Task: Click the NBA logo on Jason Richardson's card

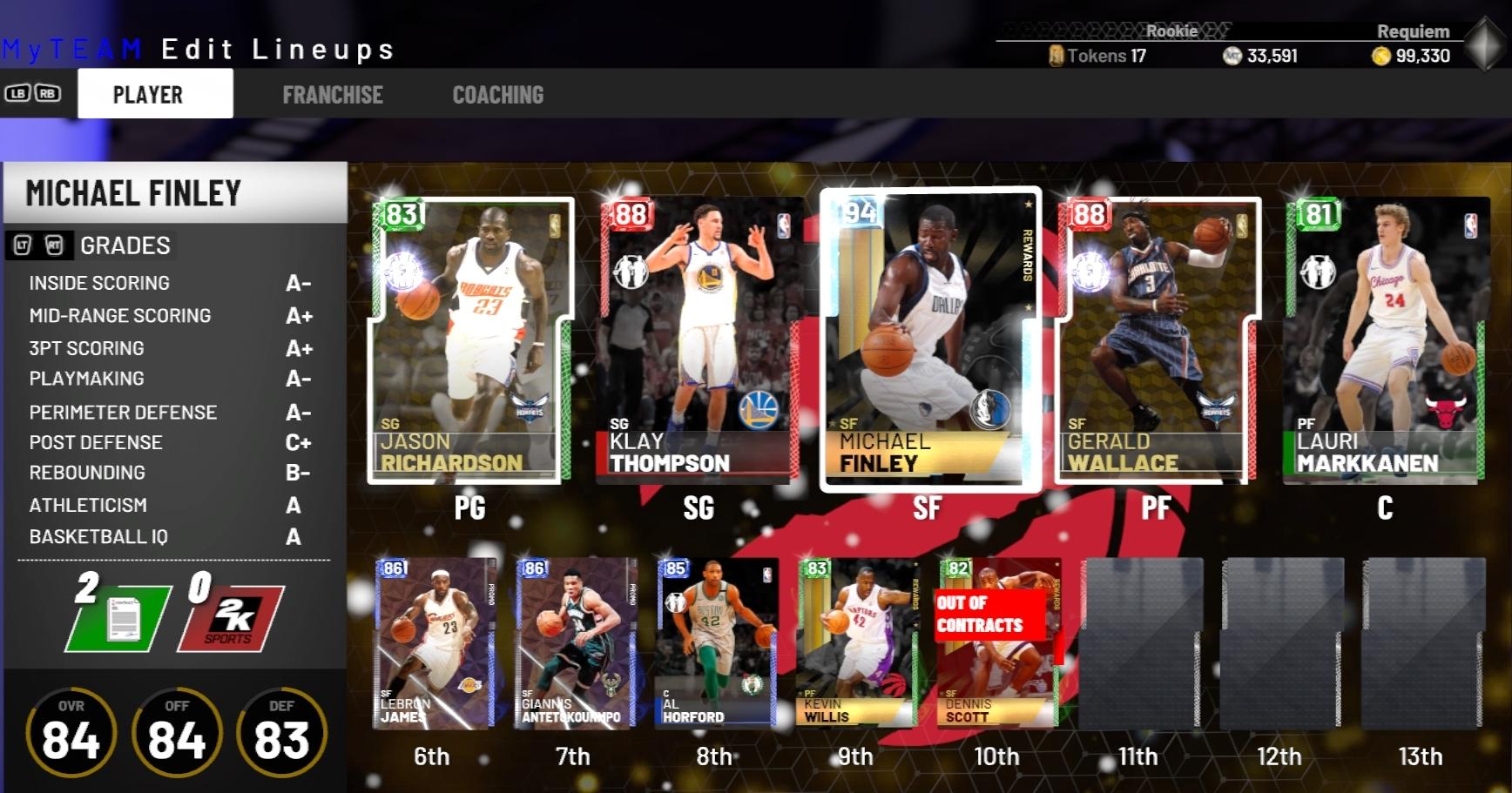Action: [x=552, y=225]
